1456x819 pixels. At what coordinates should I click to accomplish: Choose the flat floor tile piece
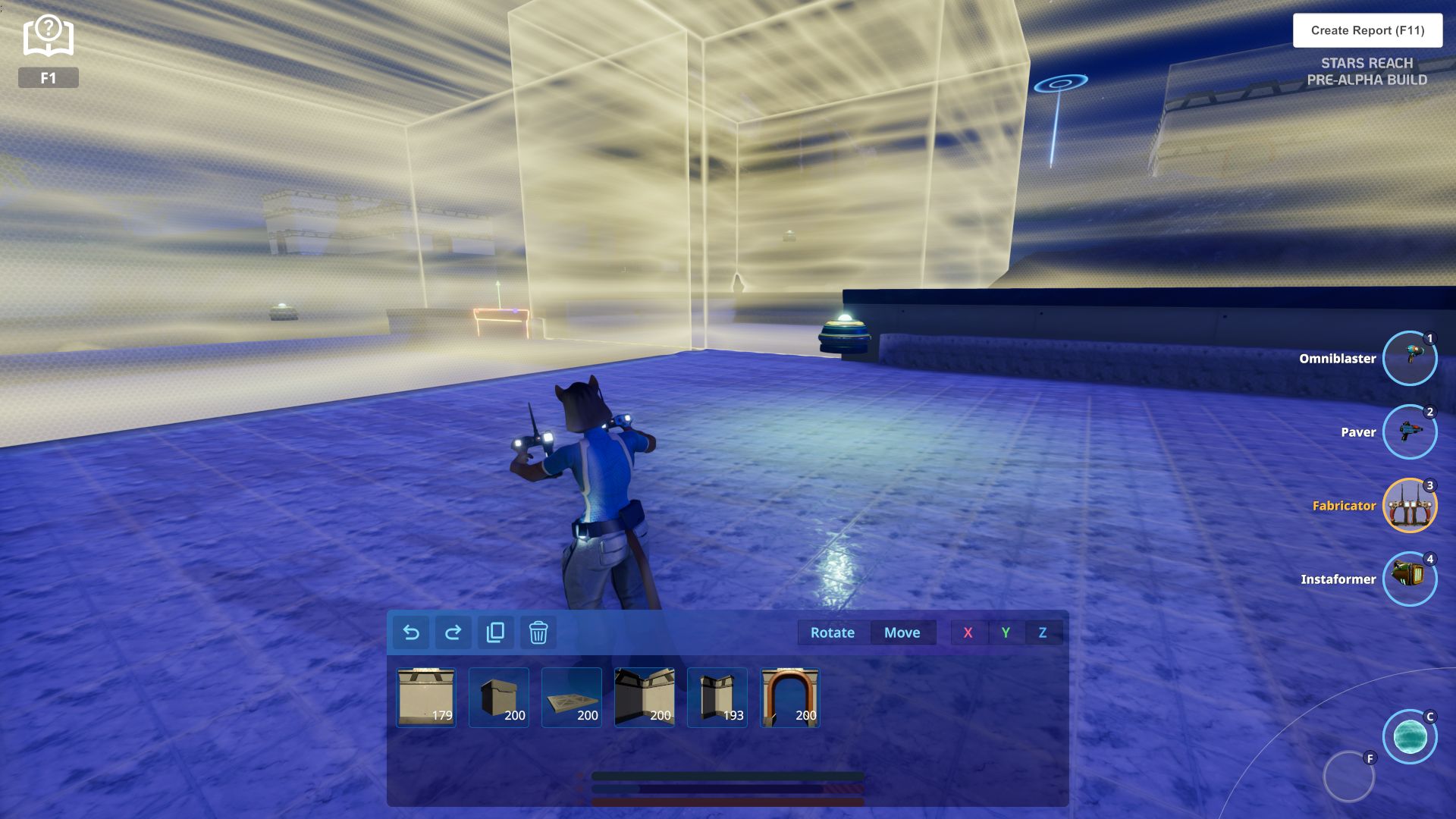572,698
